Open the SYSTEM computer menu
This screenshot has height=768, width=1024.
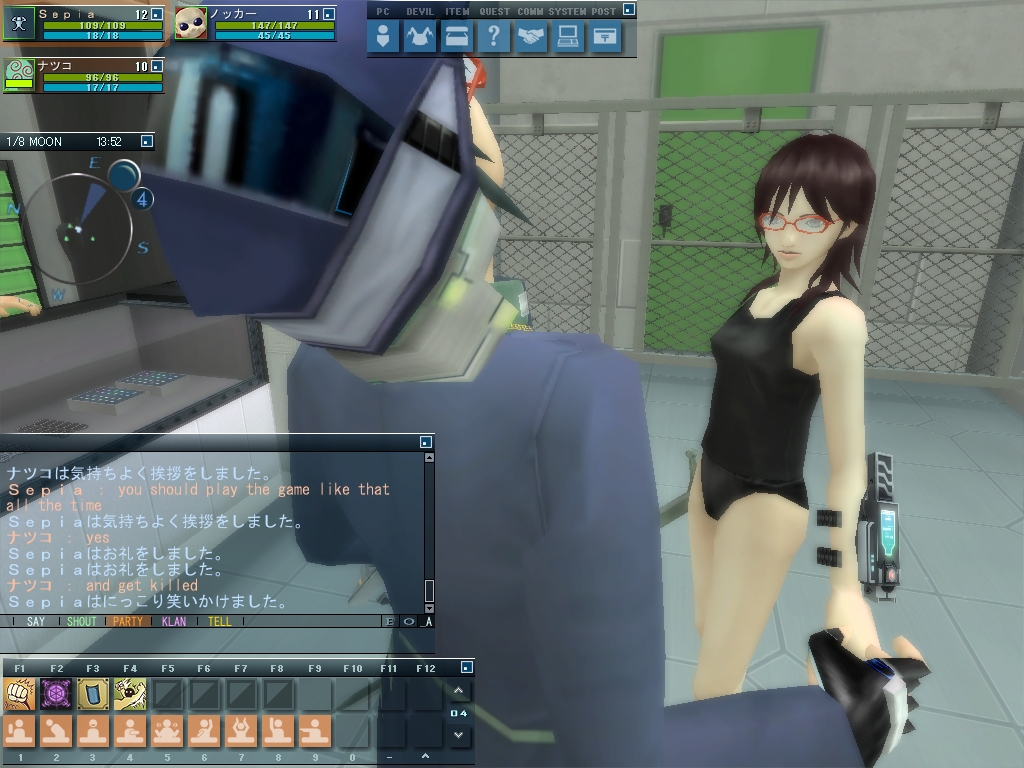pos(568,38)
